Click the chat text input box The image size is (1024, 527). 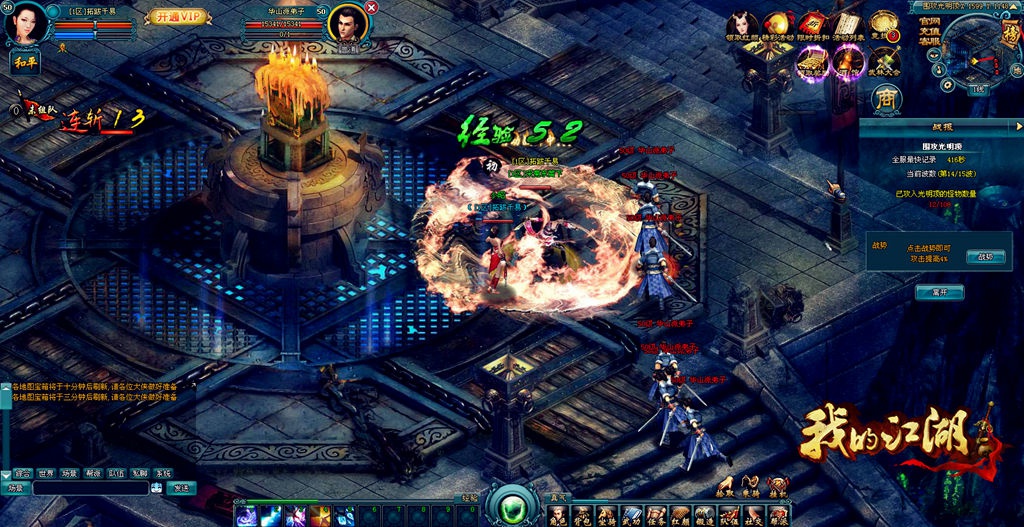pyautogui.click(x=90, y=488)
